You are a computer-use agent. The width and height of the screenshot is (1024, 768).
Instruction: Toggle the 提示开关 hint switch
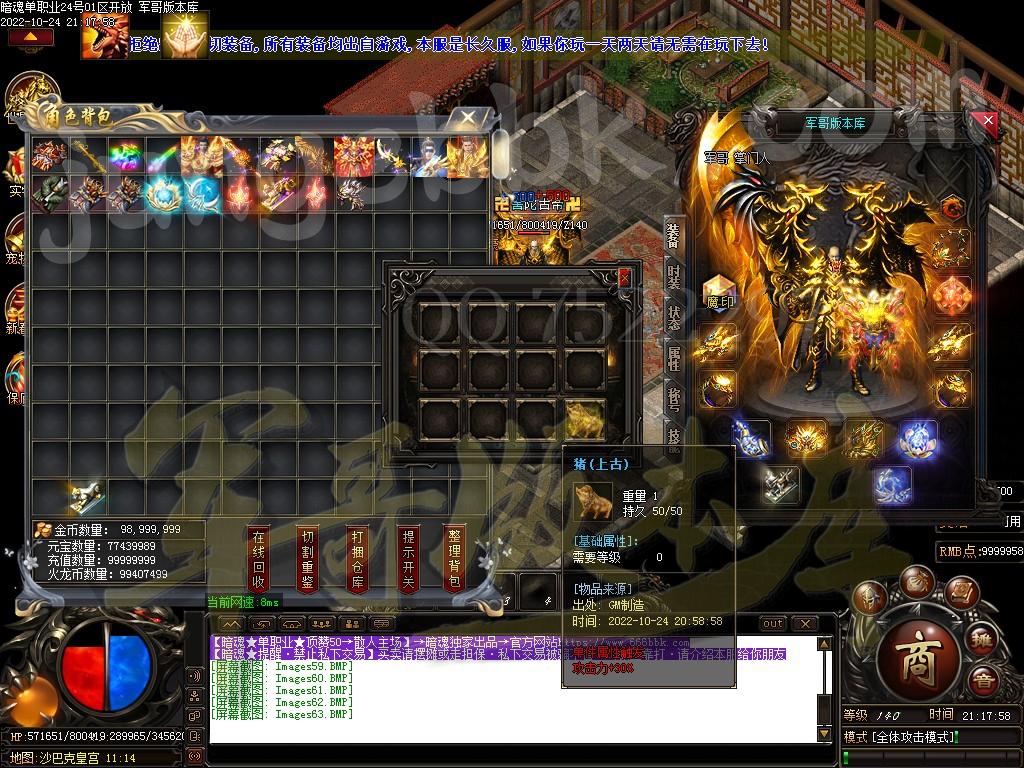coord(407,558)
